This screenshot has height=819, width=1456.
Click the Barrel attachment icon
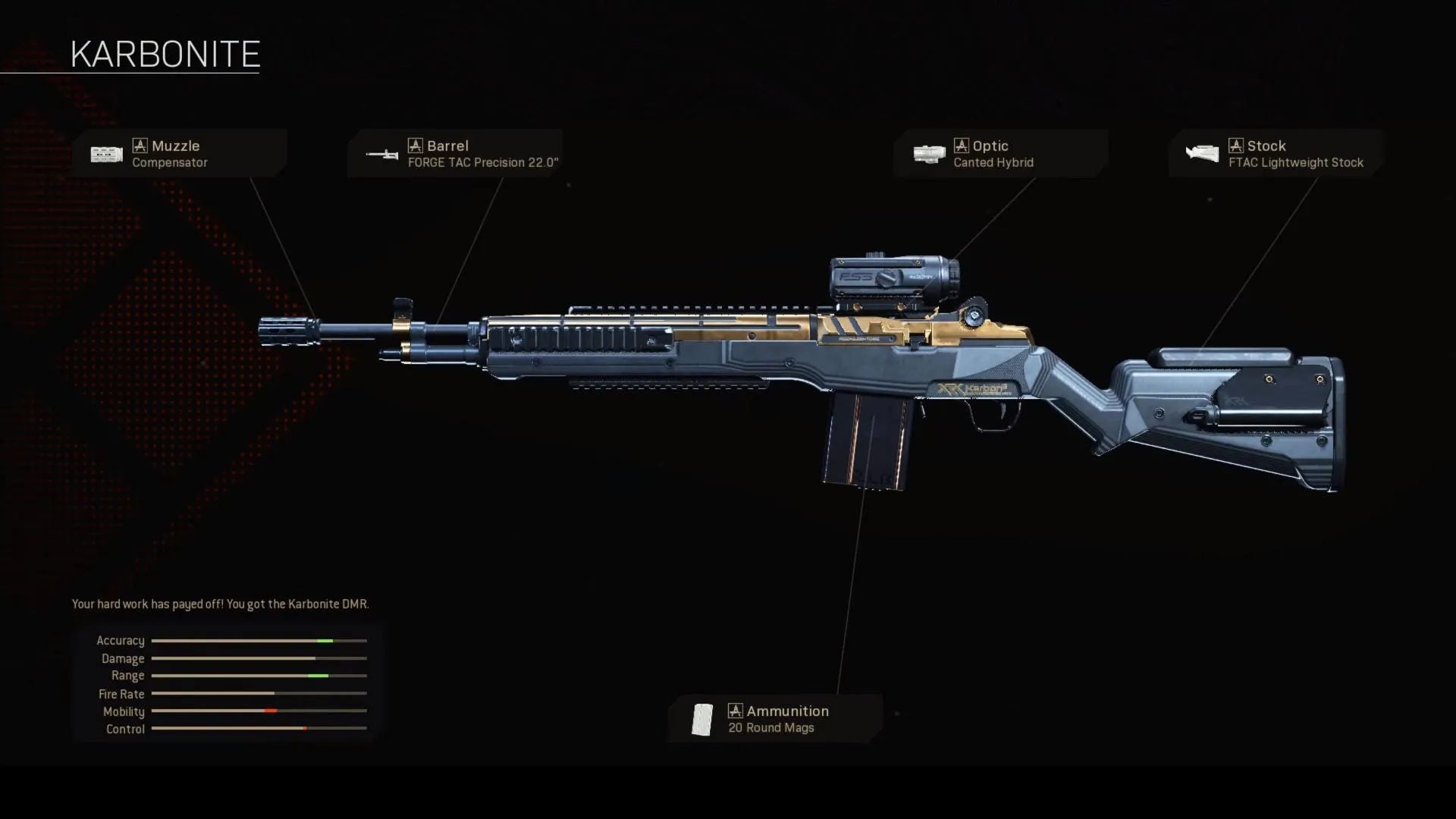382,155
